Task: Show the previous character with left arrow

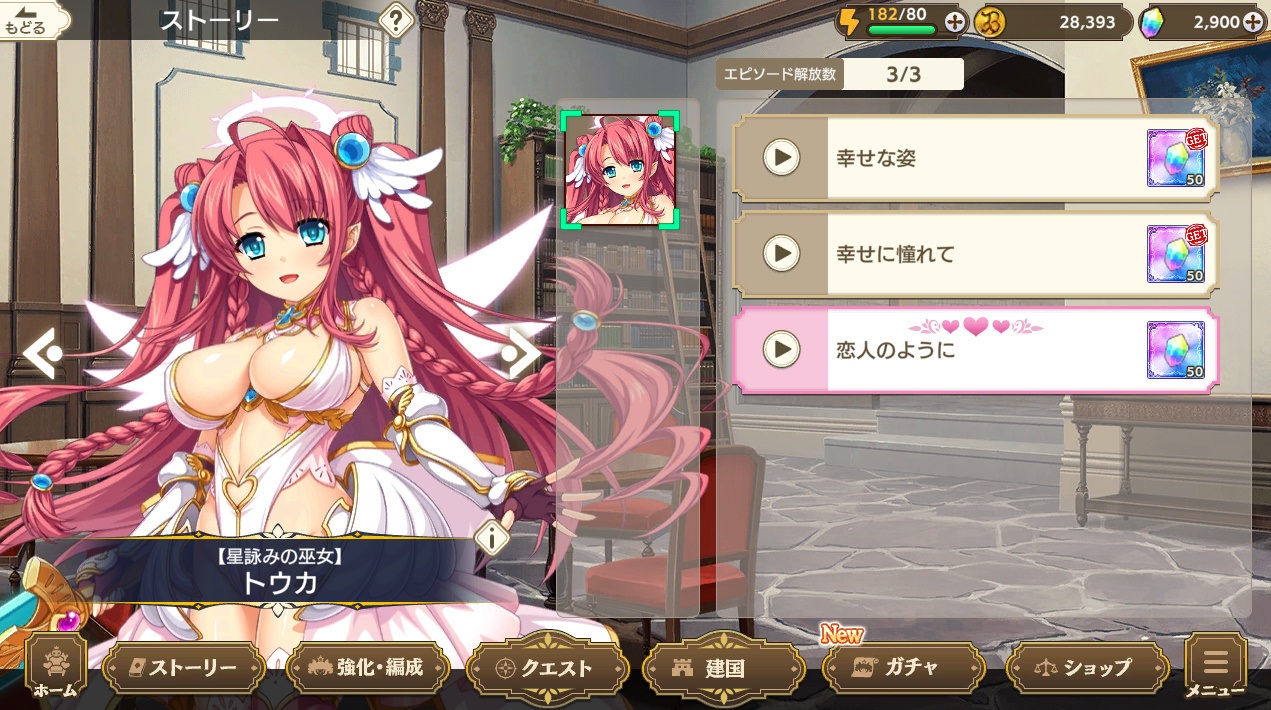Action: click(42, 353)
